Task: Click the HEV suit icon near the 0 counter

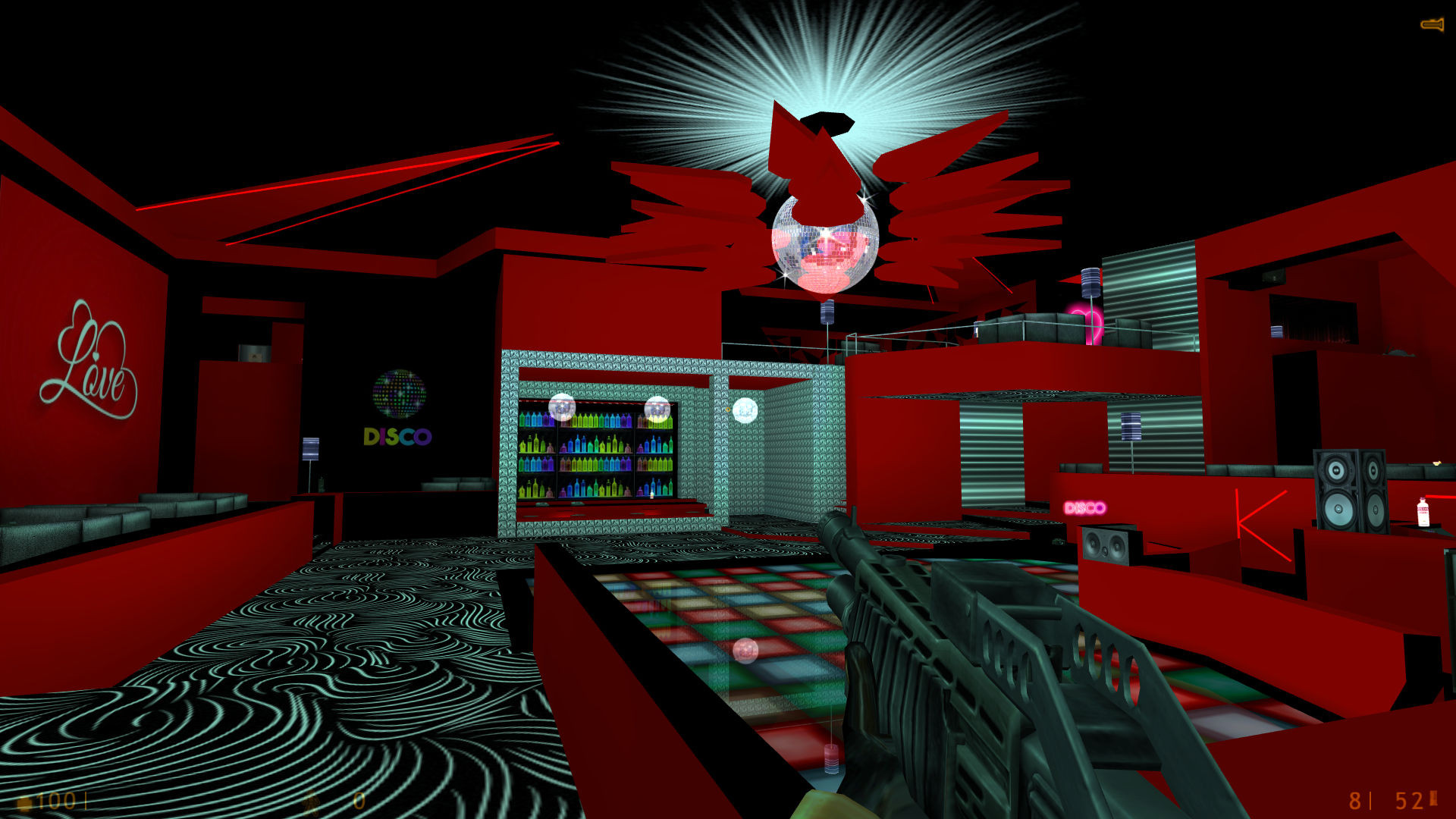Action: pyautogui.click(x=312, y=802)
